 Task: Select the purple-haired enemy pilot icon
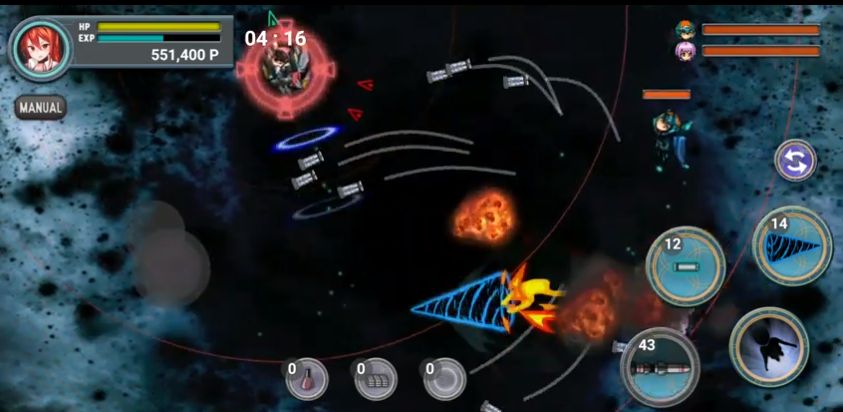pyautogui.click(x=685, y=51)
